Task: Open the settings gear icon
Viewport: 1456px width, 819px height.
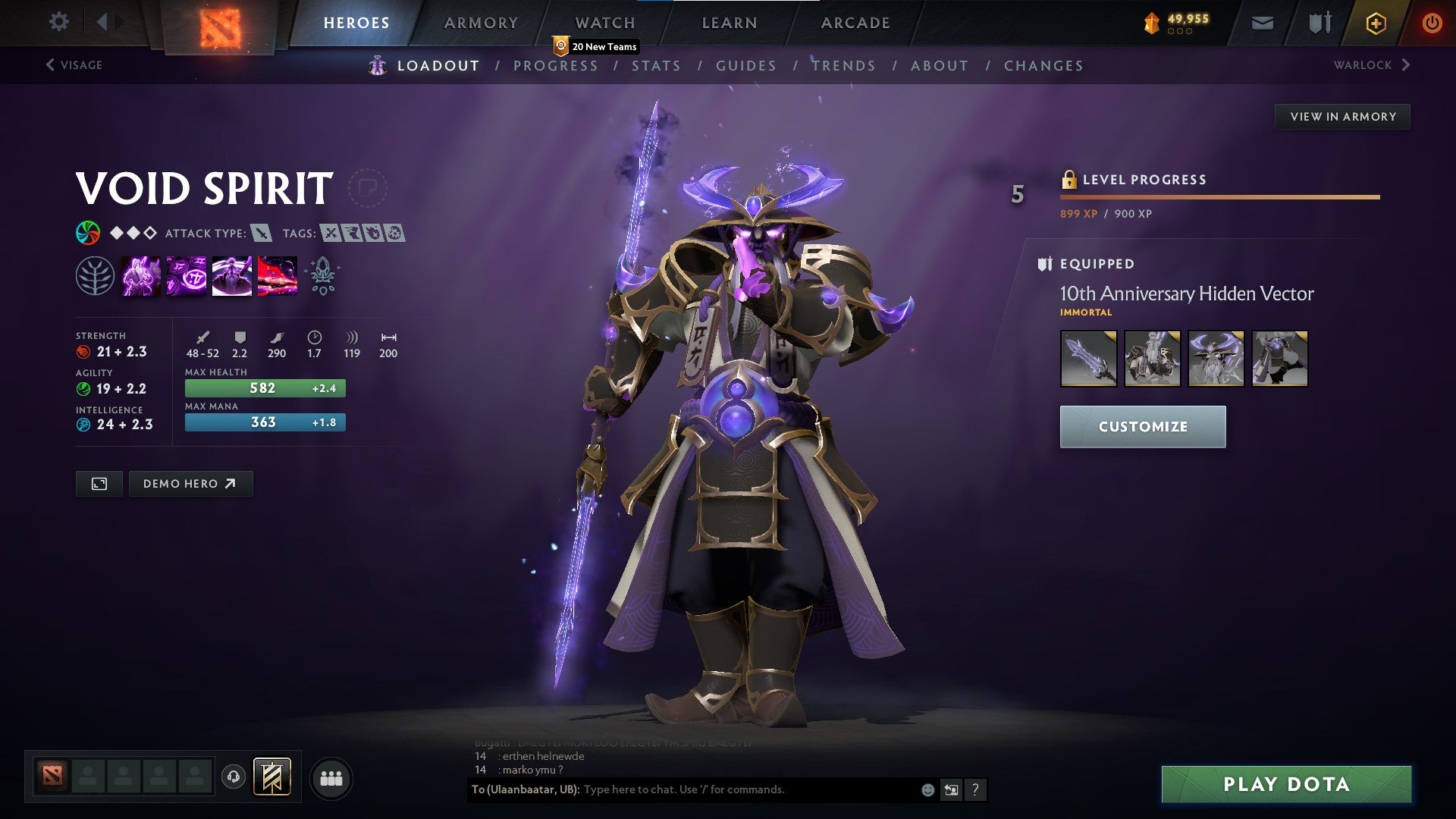Action: [59, 22]
